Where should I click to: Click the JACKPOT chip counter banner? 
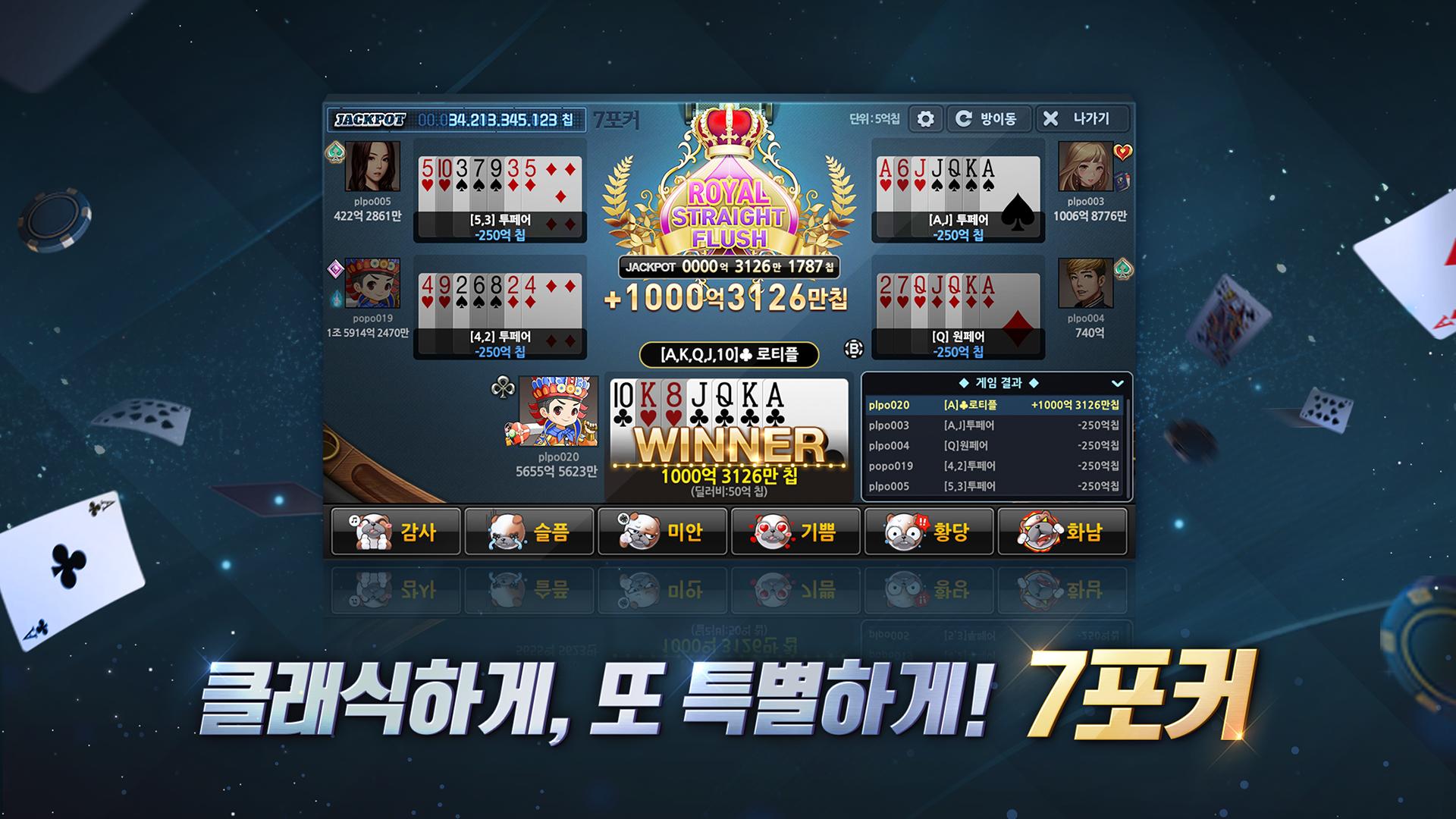tap(456, 120)
